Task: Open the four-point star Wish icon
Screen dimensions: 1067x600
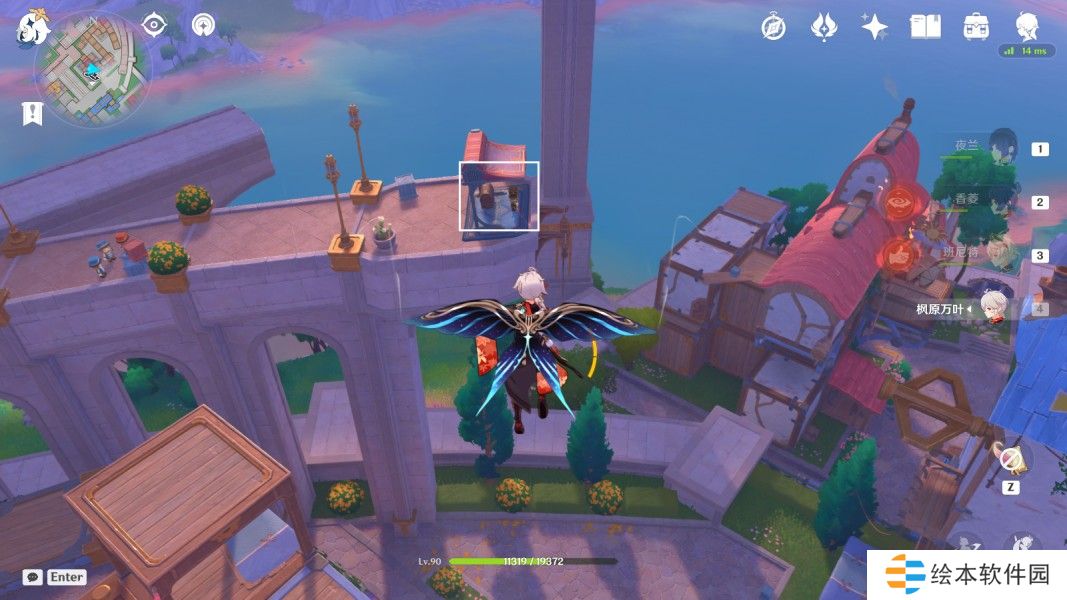Action: [x=875, y=27]
